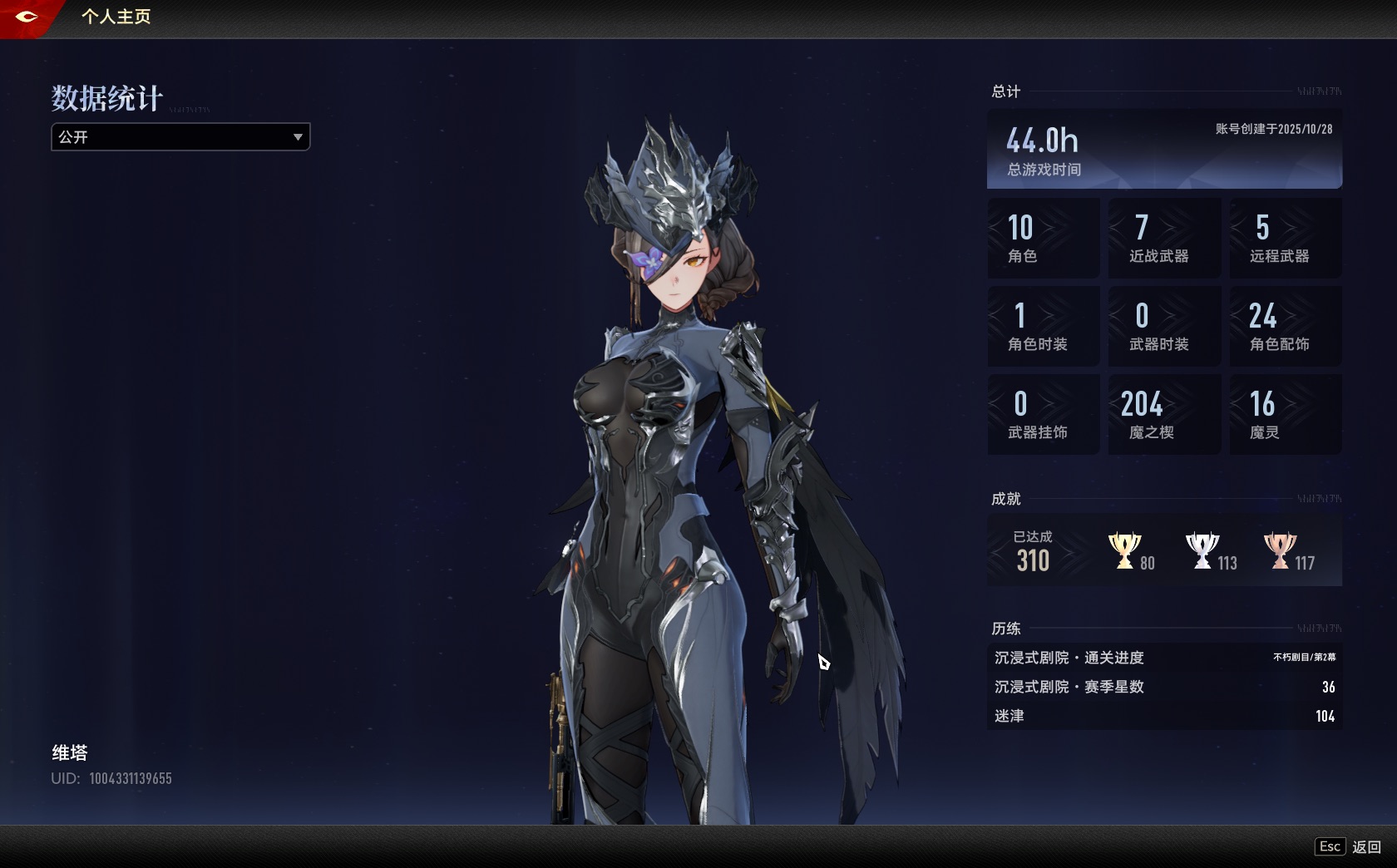Show the 魔之楔 stat tile
This screenshot has width=1397, height=868.
coord(1164,414)
